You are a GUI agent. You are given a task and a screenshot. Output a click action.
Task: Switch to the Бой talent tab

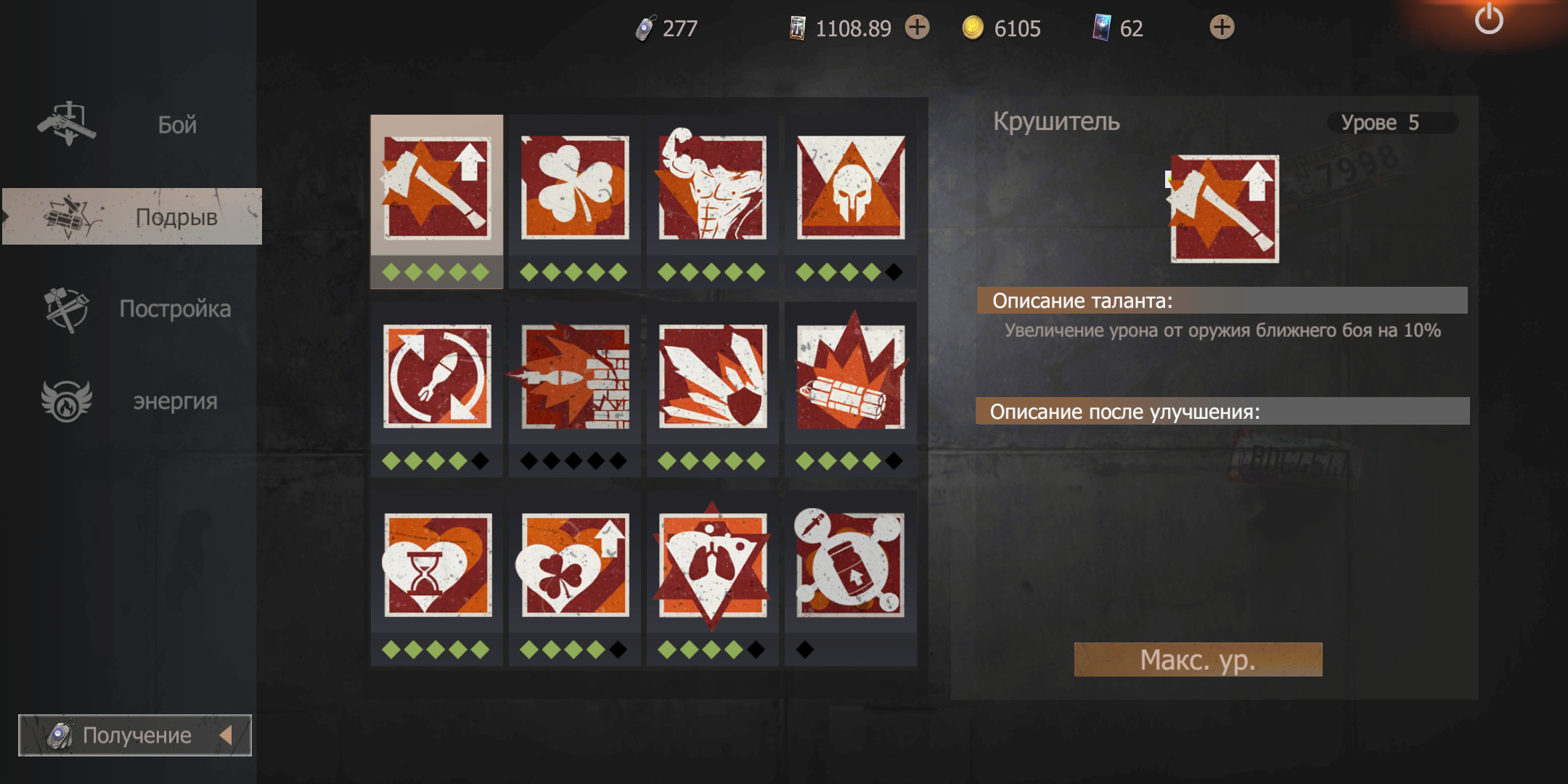click(131, 125)
